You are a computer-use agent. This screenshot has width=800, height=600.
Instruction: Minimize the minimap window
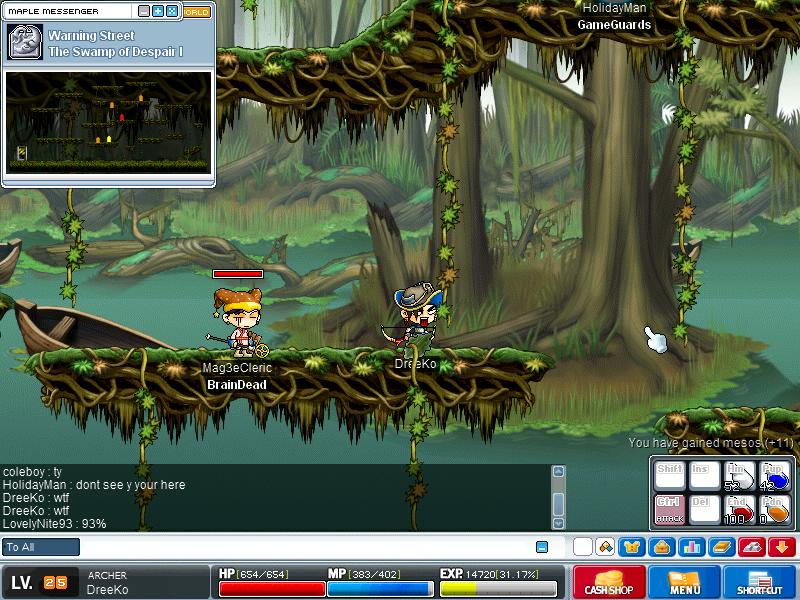click(144, 11)
